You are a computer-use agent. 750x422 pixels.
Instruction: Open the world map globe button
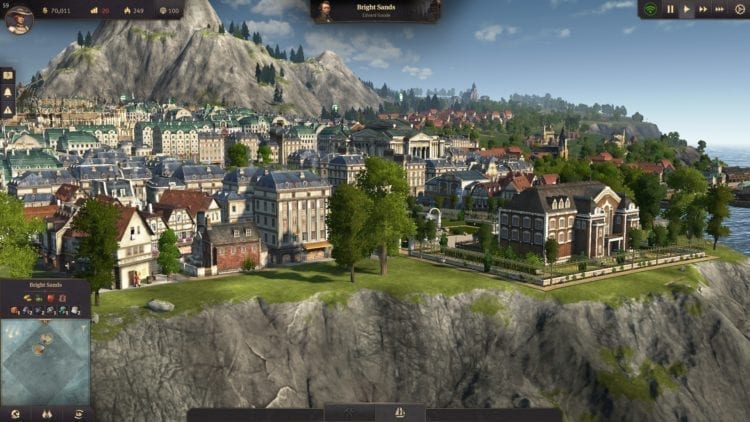15,413
